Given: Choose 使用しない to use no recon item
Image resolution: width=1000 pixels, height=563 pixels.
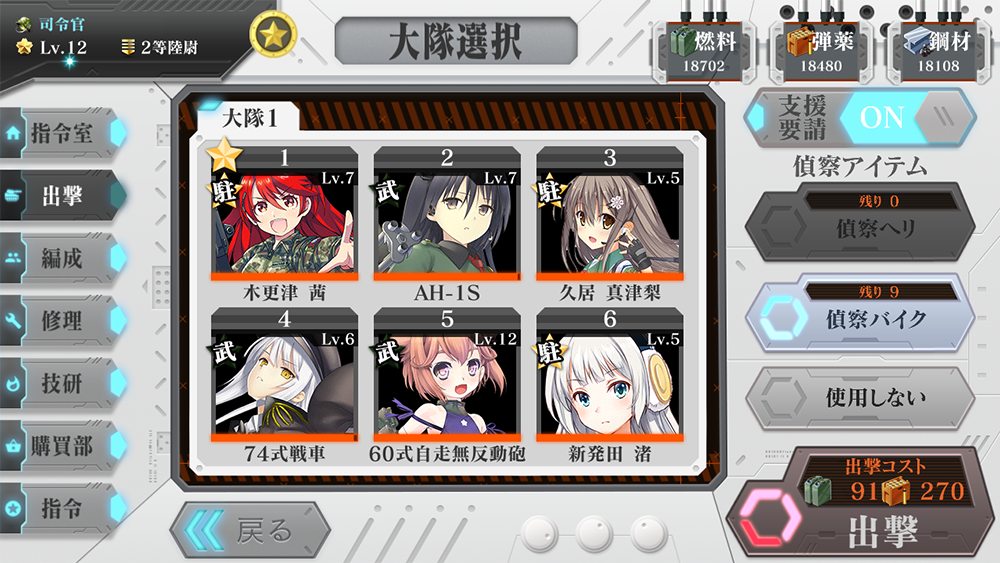Looking at the screenshot, I should (860, 397).
